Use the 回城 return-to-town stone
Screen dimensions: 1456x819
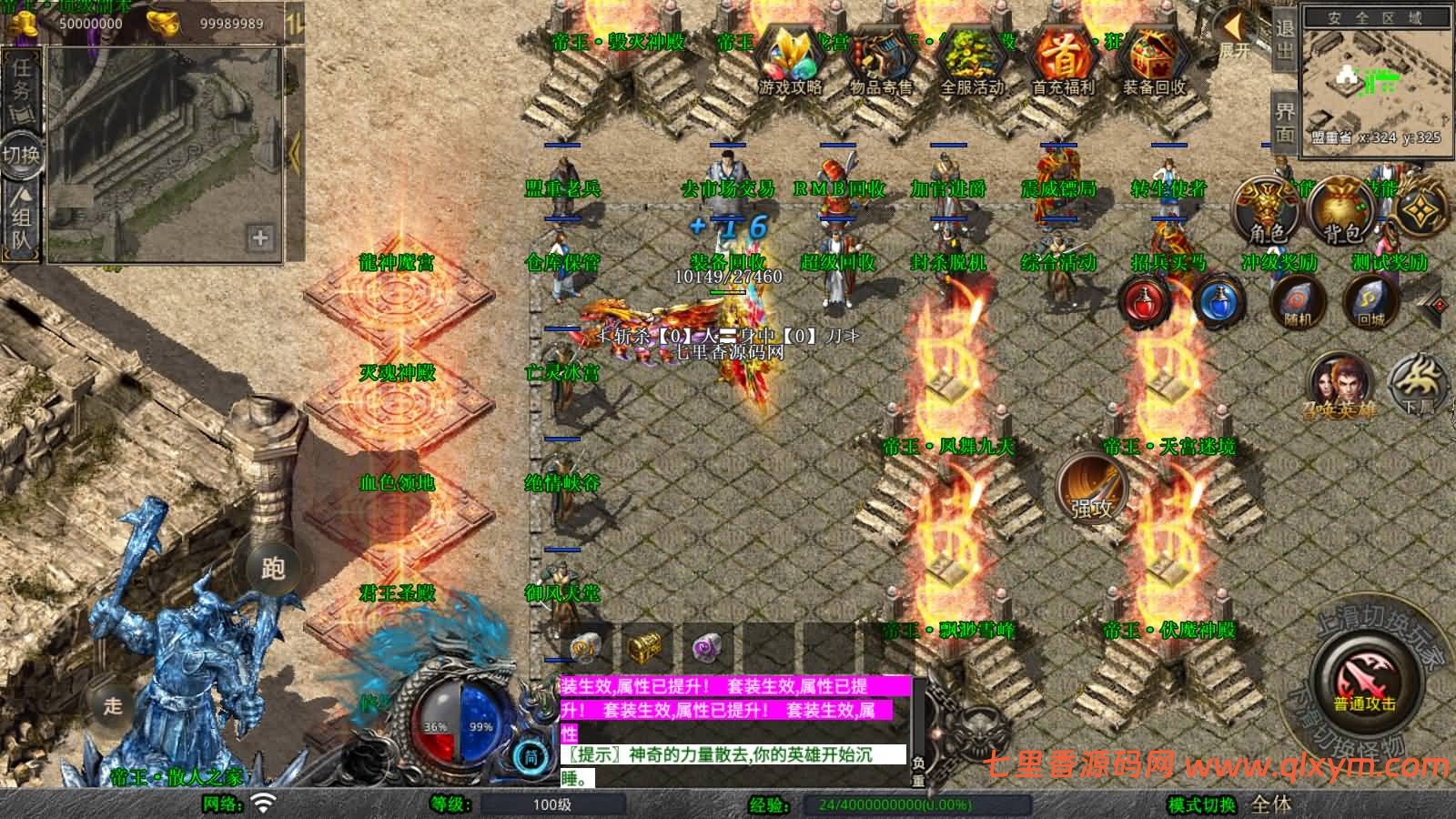coord(1370,300)
